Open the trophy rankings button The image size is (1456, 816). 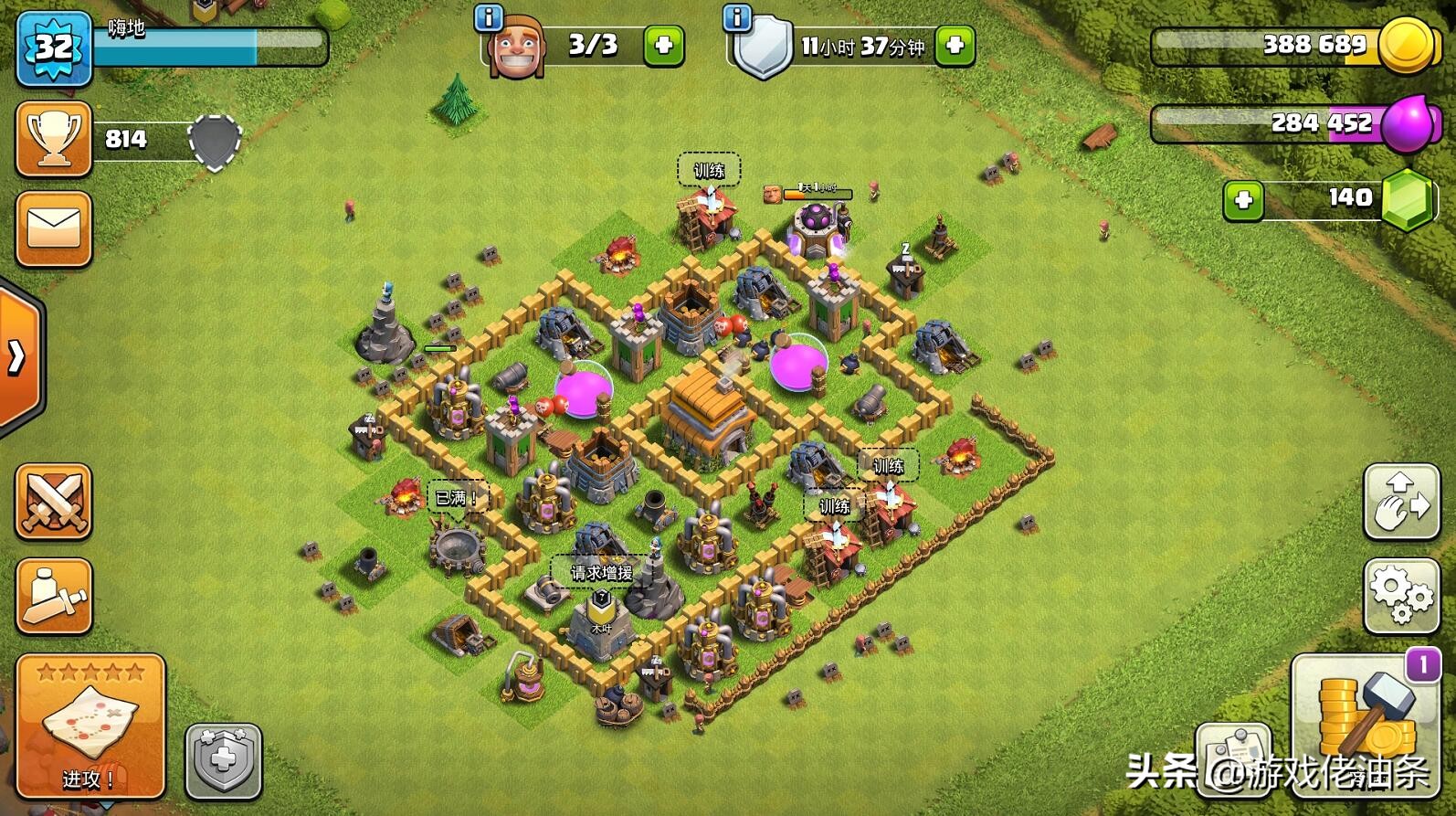tap(54, 139)
